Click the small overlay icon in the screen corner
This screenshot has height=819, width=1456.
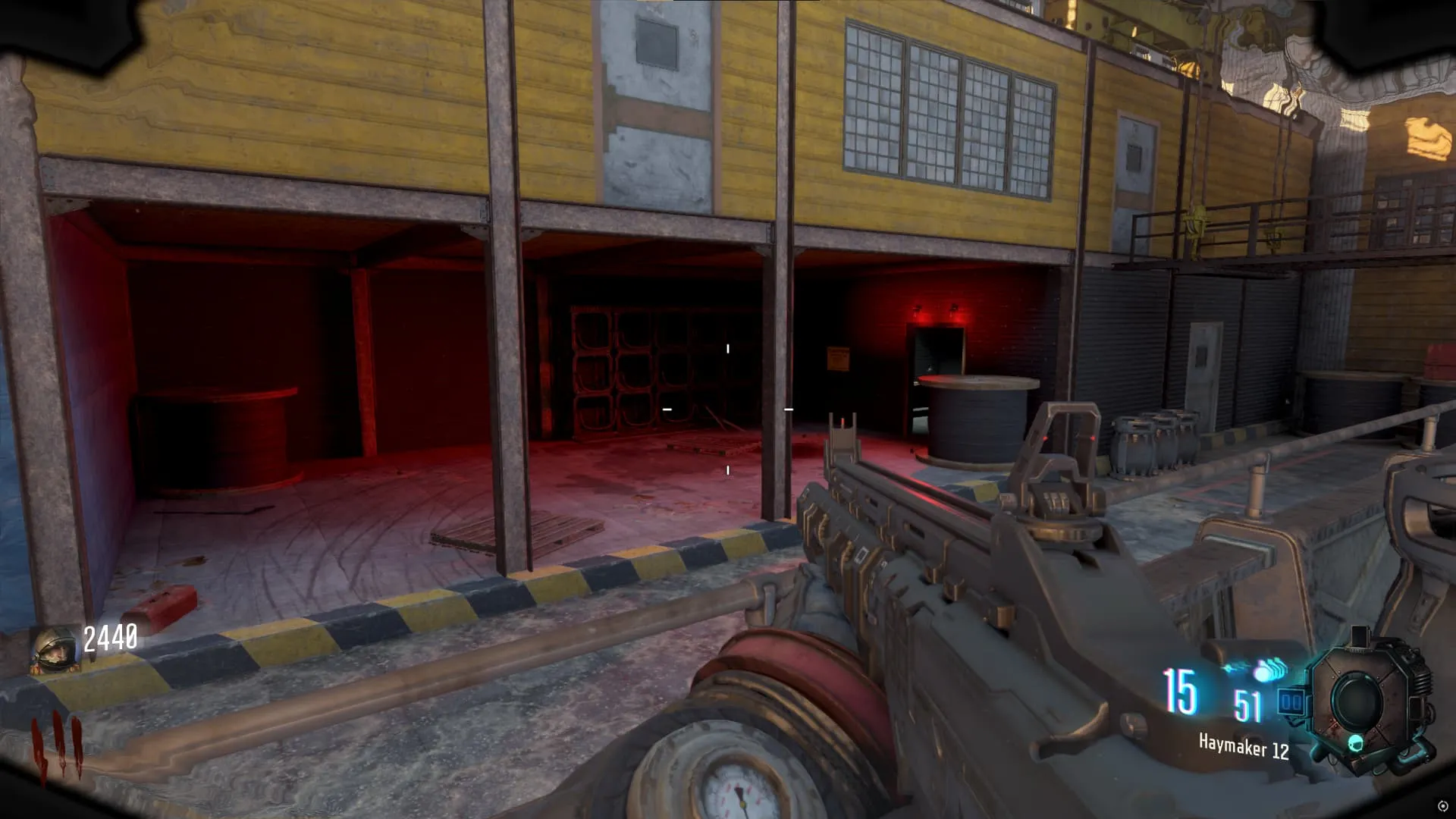pyautogui.click(x=1442, y=806)
